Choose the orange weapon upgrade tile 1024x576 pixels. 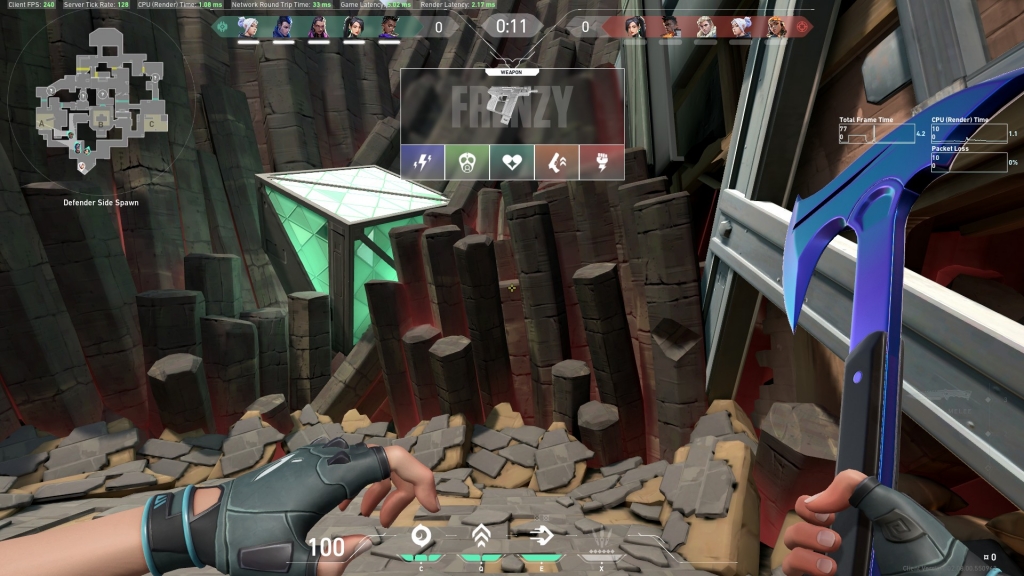(557, 162)
